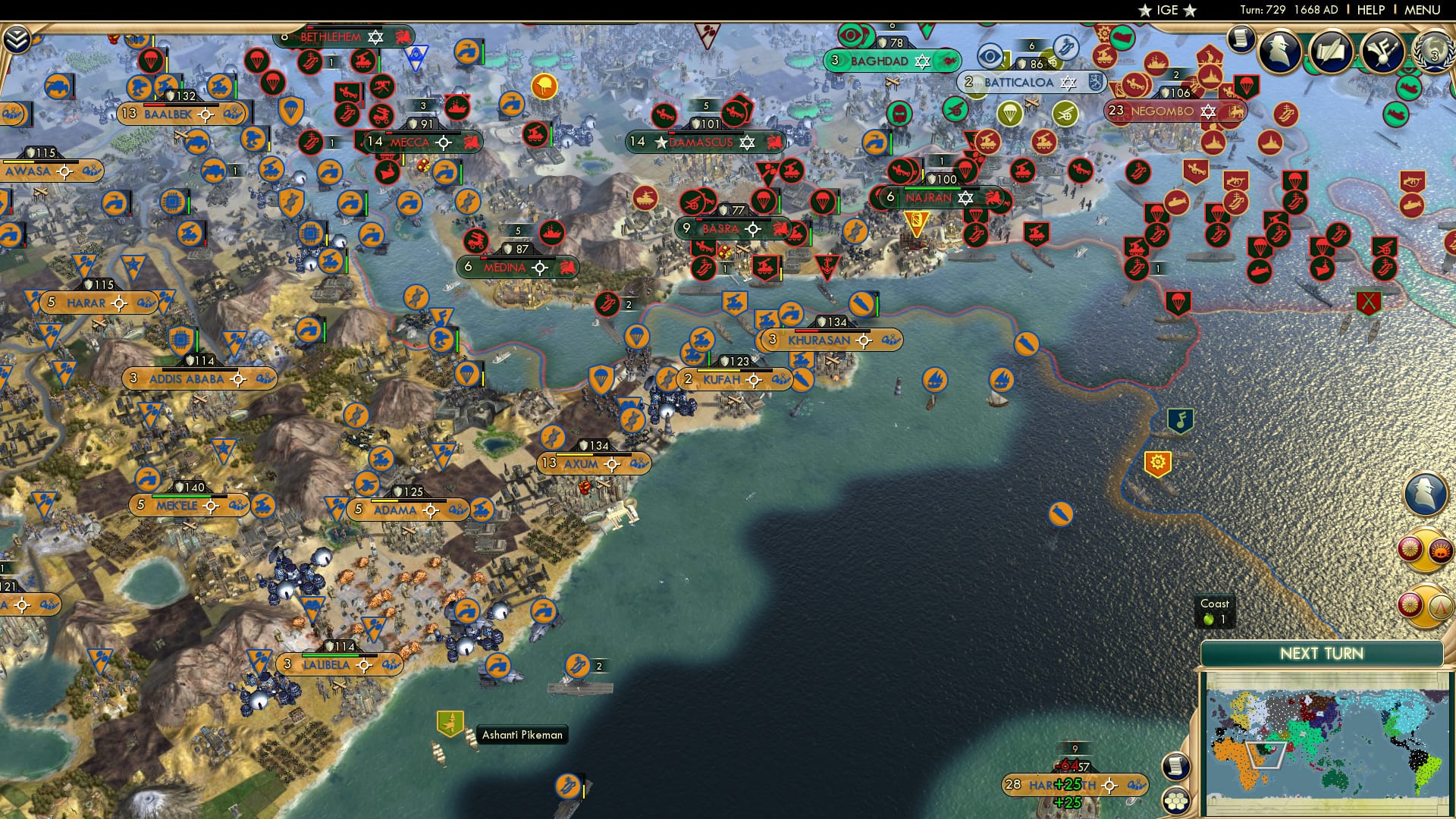Viewport: 1456px width, 819px height.
Task: Open the Diplomacy overview scroll-and-quill icon
Action: tap(1333, 52)
